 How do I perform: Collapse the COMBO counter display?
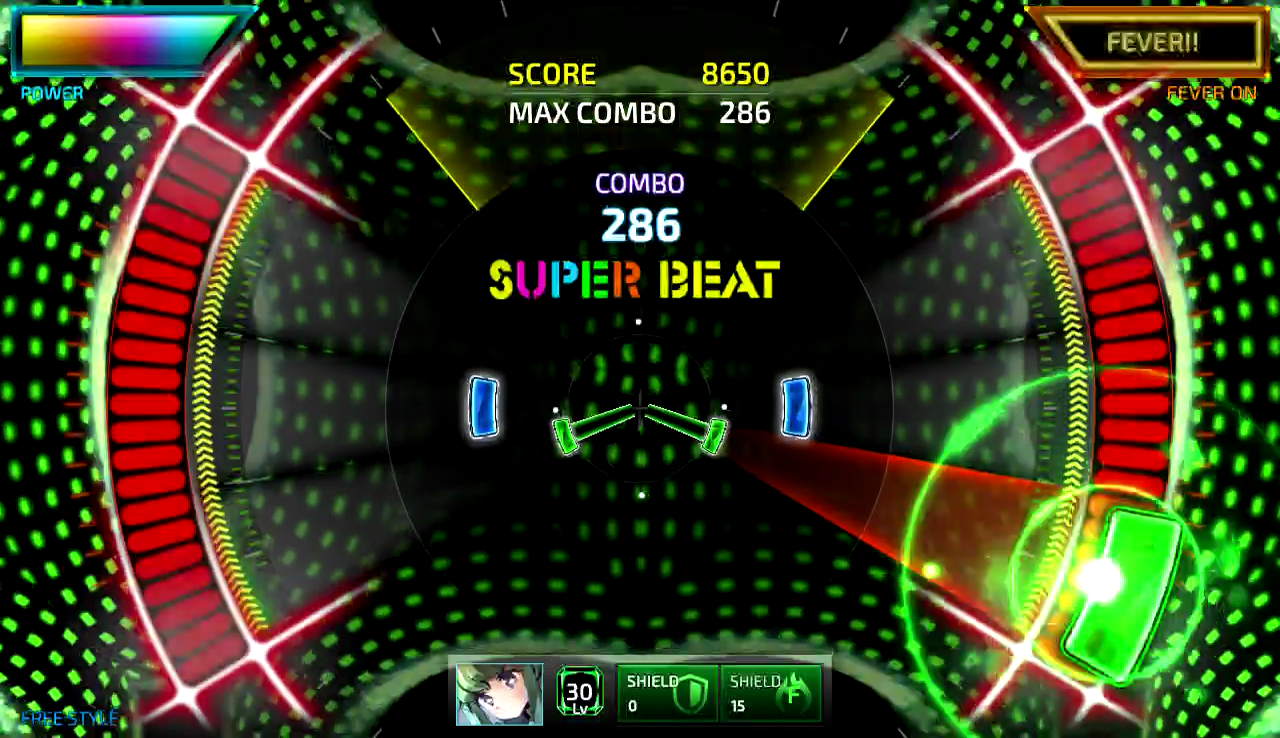pos(639,183)
